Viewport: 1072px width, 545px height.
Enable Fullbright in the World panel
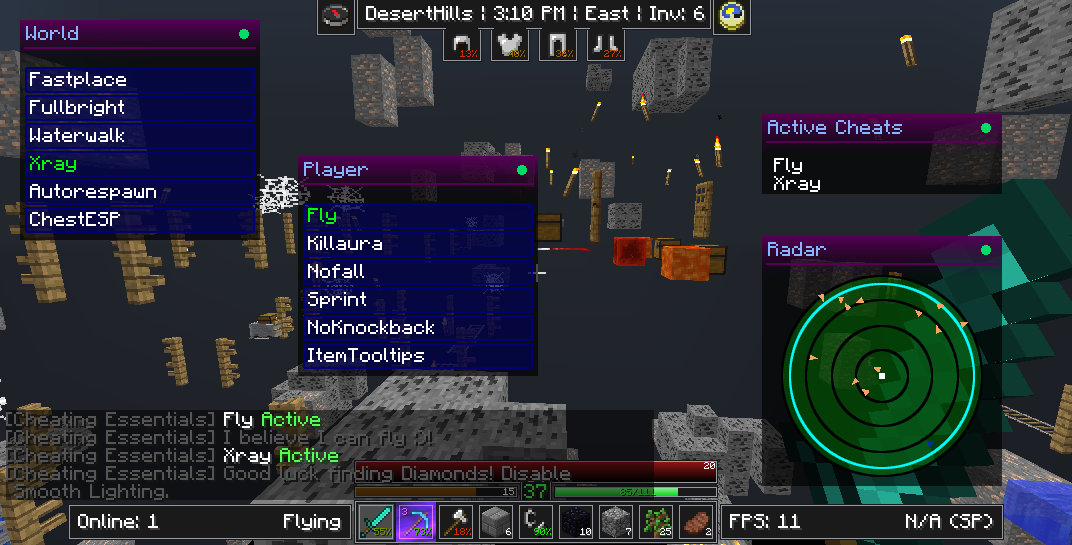140,108
